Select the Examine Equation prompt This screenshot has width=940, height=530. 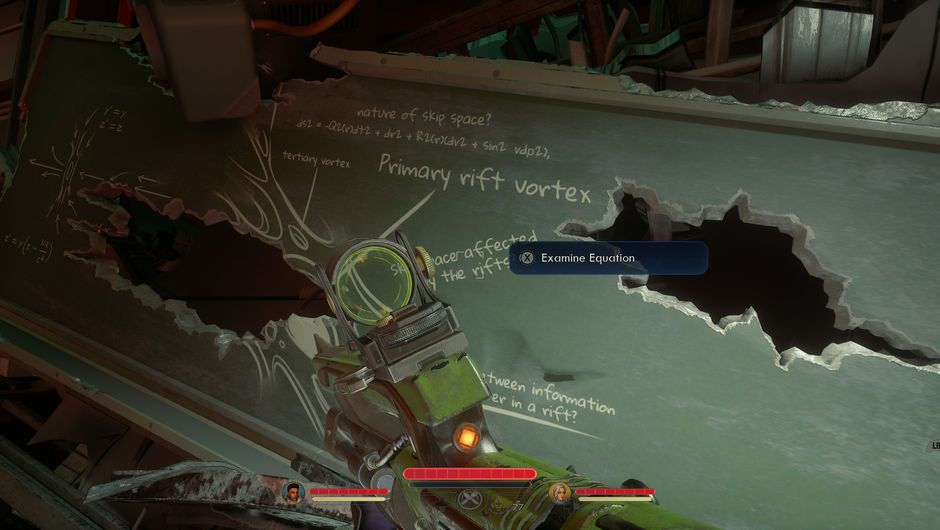pos(608,258)
